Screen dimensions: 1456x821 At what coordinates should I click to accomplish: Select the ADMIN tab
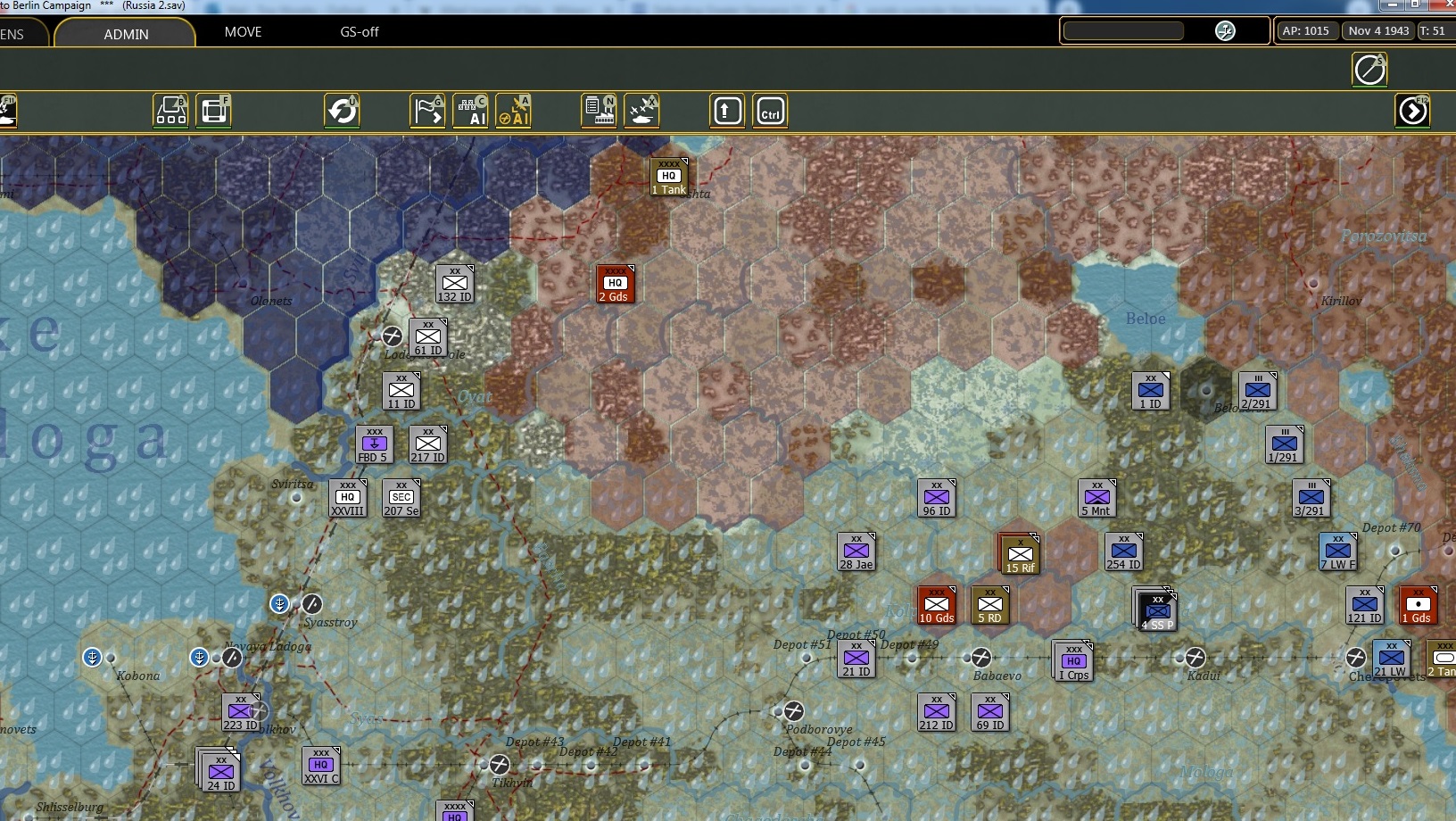[124, 34]
